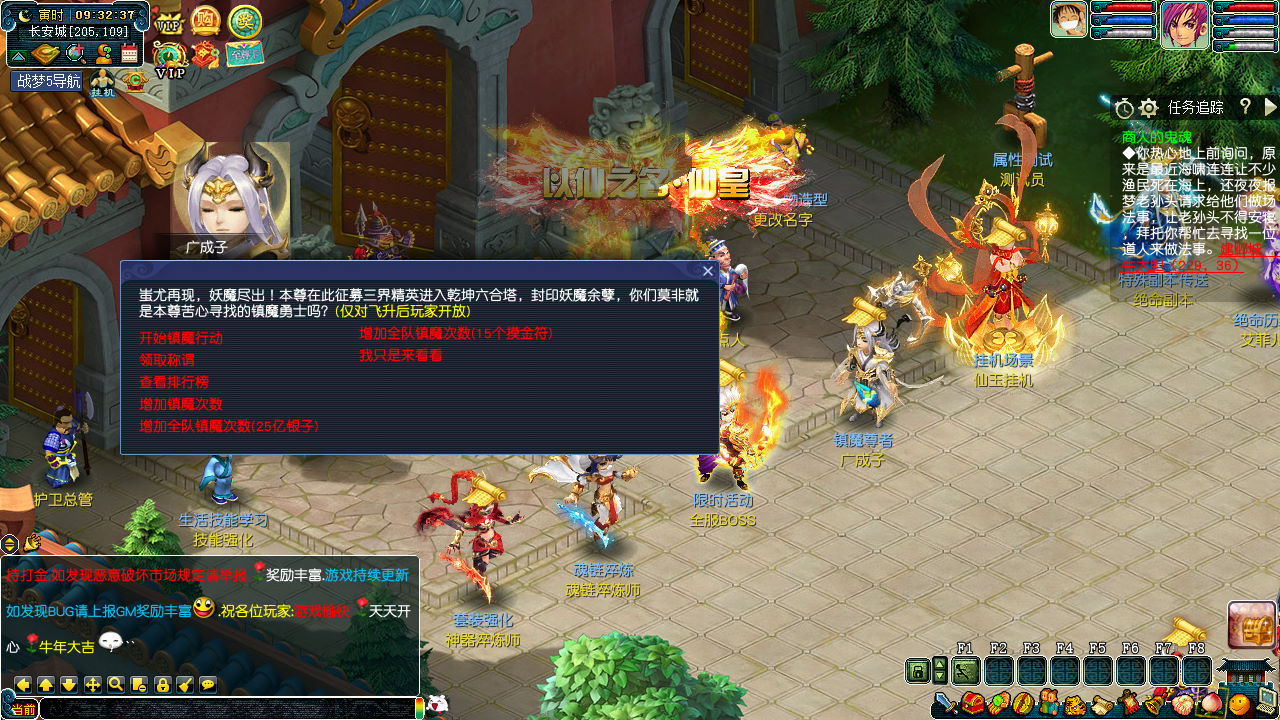Open the golden treasure chest button
This screenshot has width=1280, height=720.
[1251, 625]
